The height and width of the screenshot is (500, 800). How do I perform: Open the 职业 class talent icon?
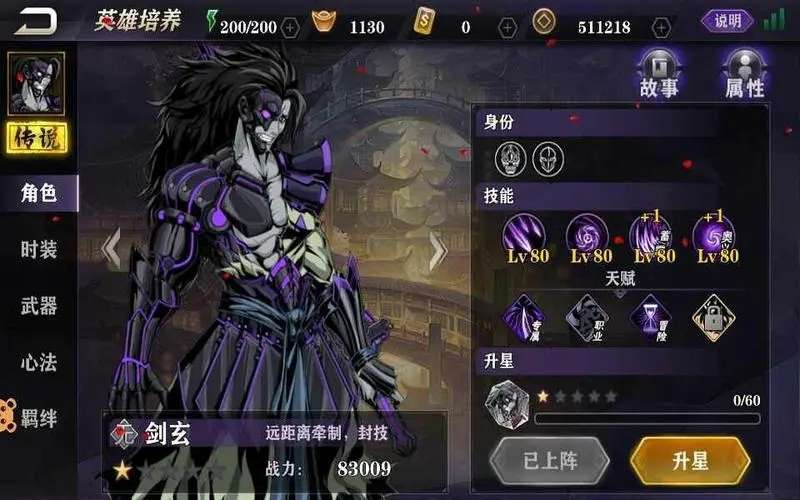(x=586, y=317)
